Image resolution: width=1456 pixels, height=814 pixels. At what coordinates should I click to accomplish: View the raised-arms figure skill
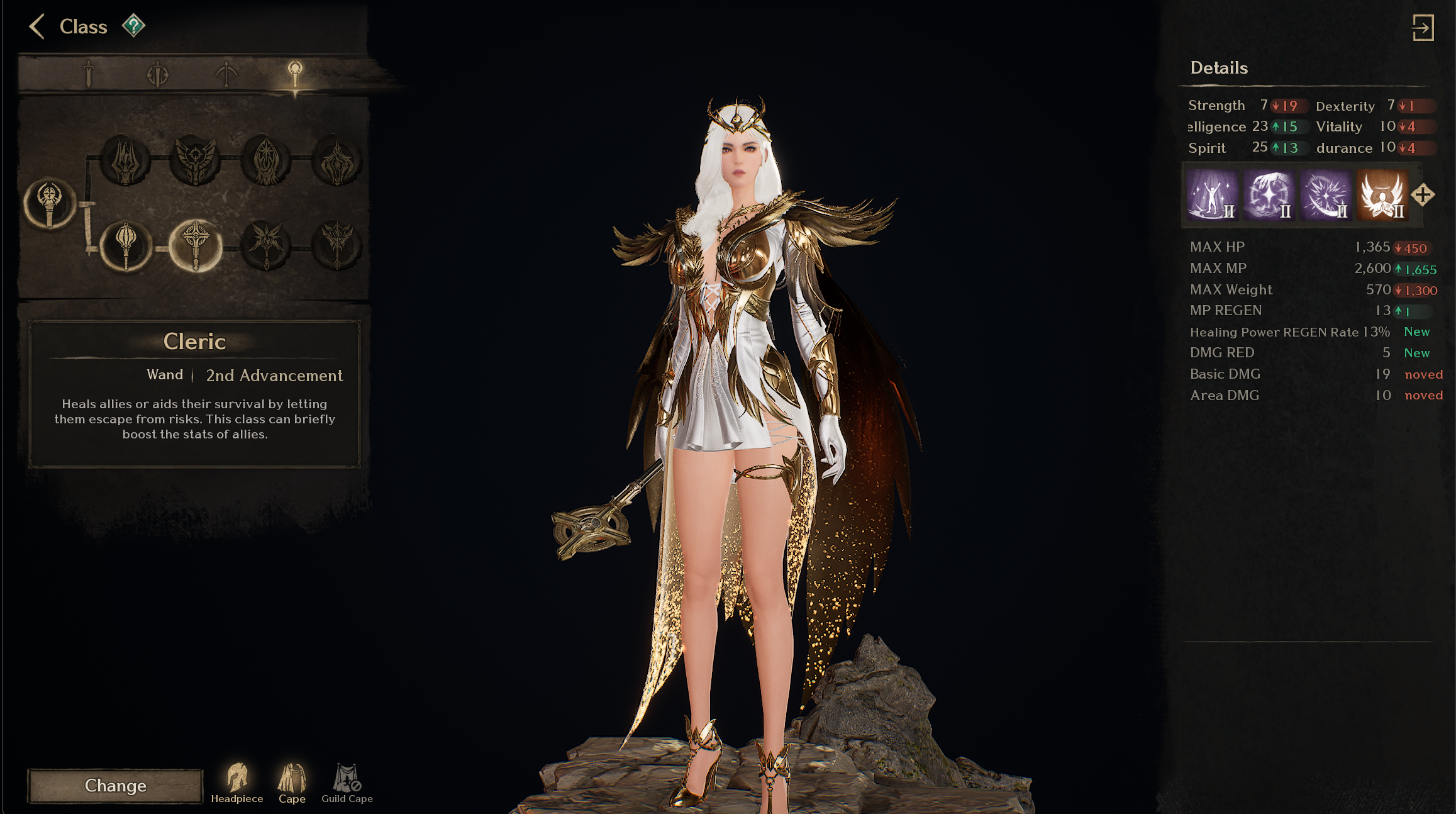pyautogui.click(x=1212, y=194)
